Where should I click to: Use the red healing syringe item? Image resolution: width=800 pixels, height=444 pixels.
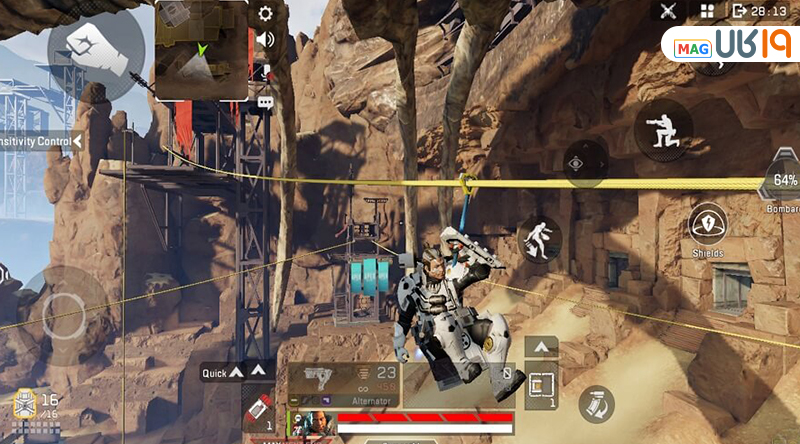(x=256, y=410)
